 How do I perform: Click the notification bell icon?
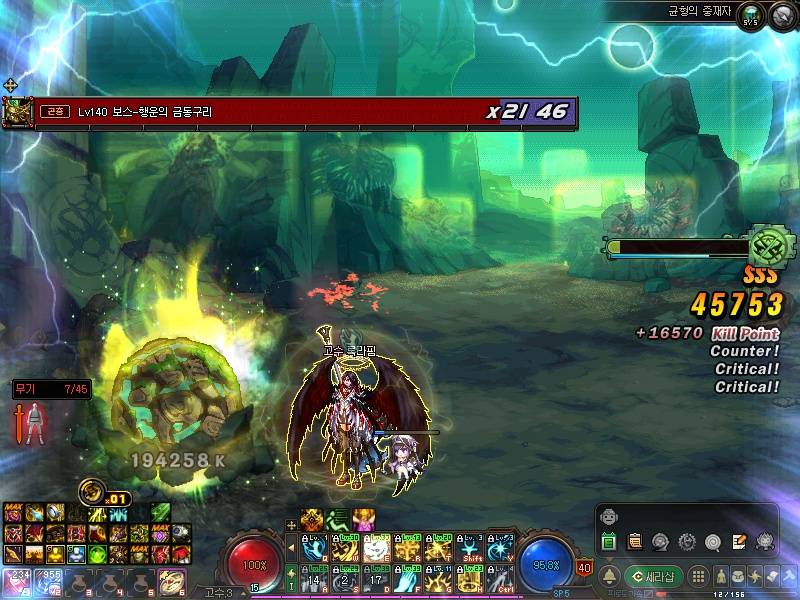coord(609,576)
